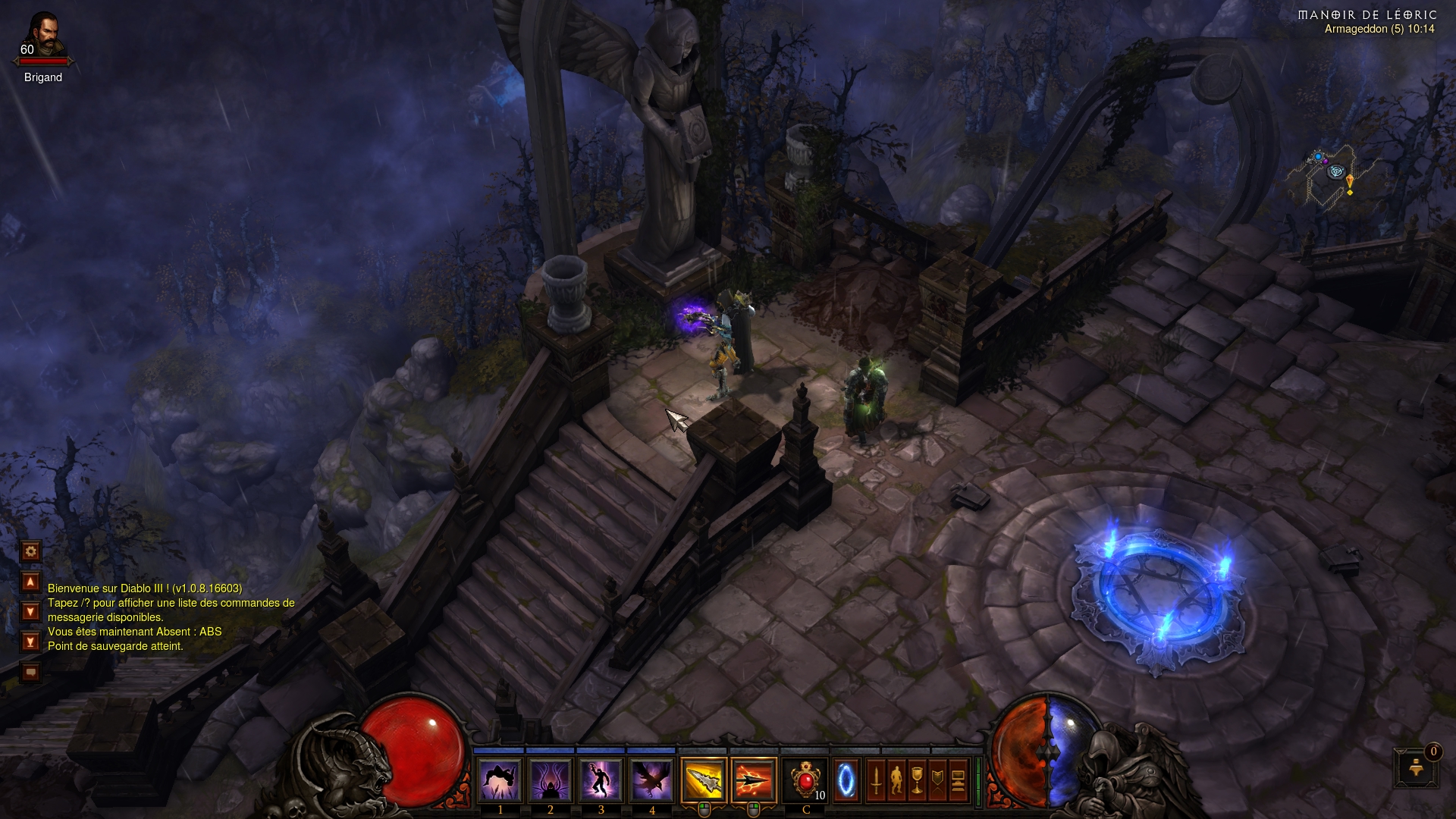Summon the raven companion skill in slot 4
This screenshot has height=819, width=1456.
click(x=651, y=780)
